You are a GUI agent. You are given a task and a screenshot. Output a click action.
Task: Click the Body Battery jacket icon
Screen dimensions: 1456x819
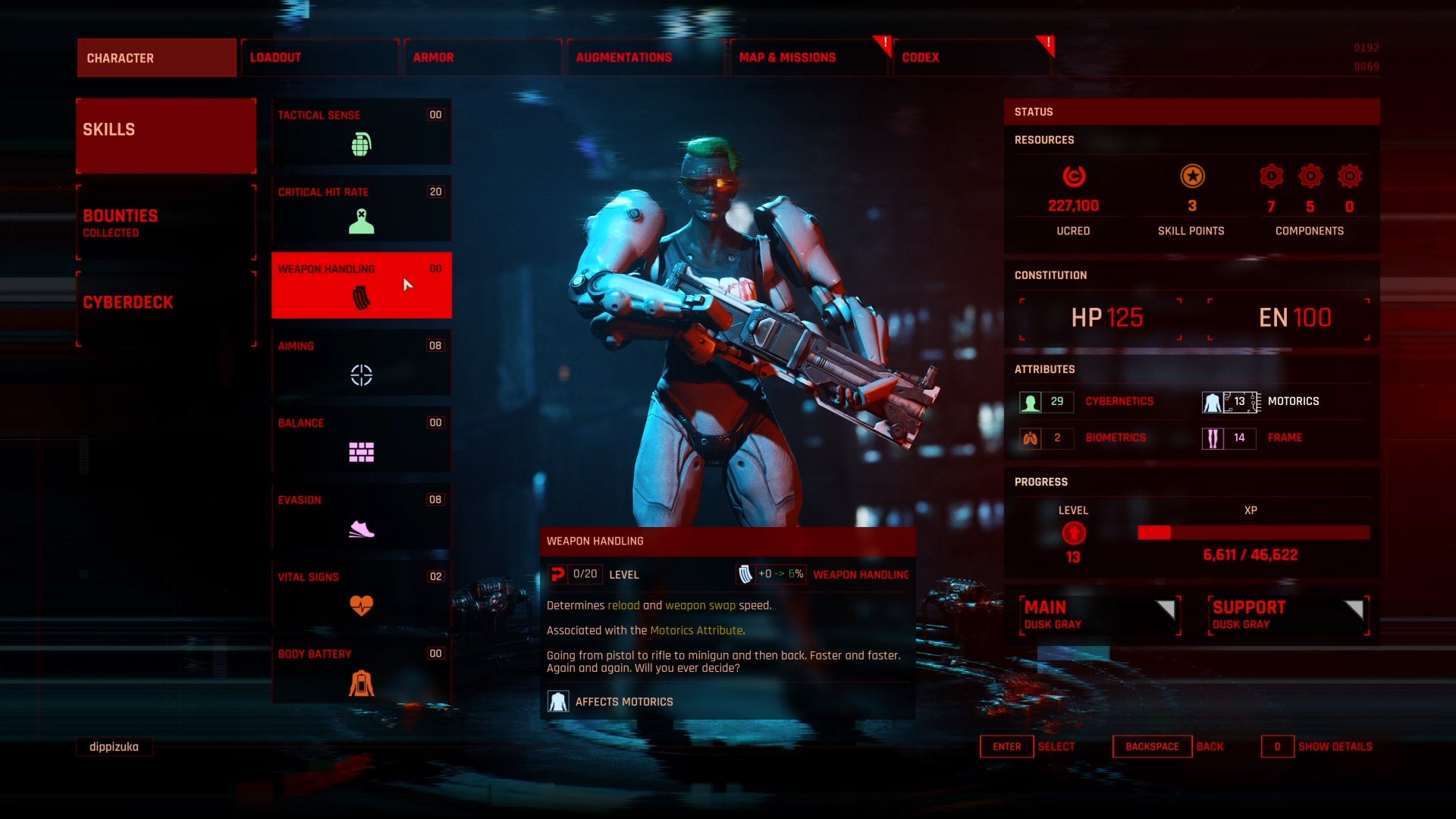362,681
